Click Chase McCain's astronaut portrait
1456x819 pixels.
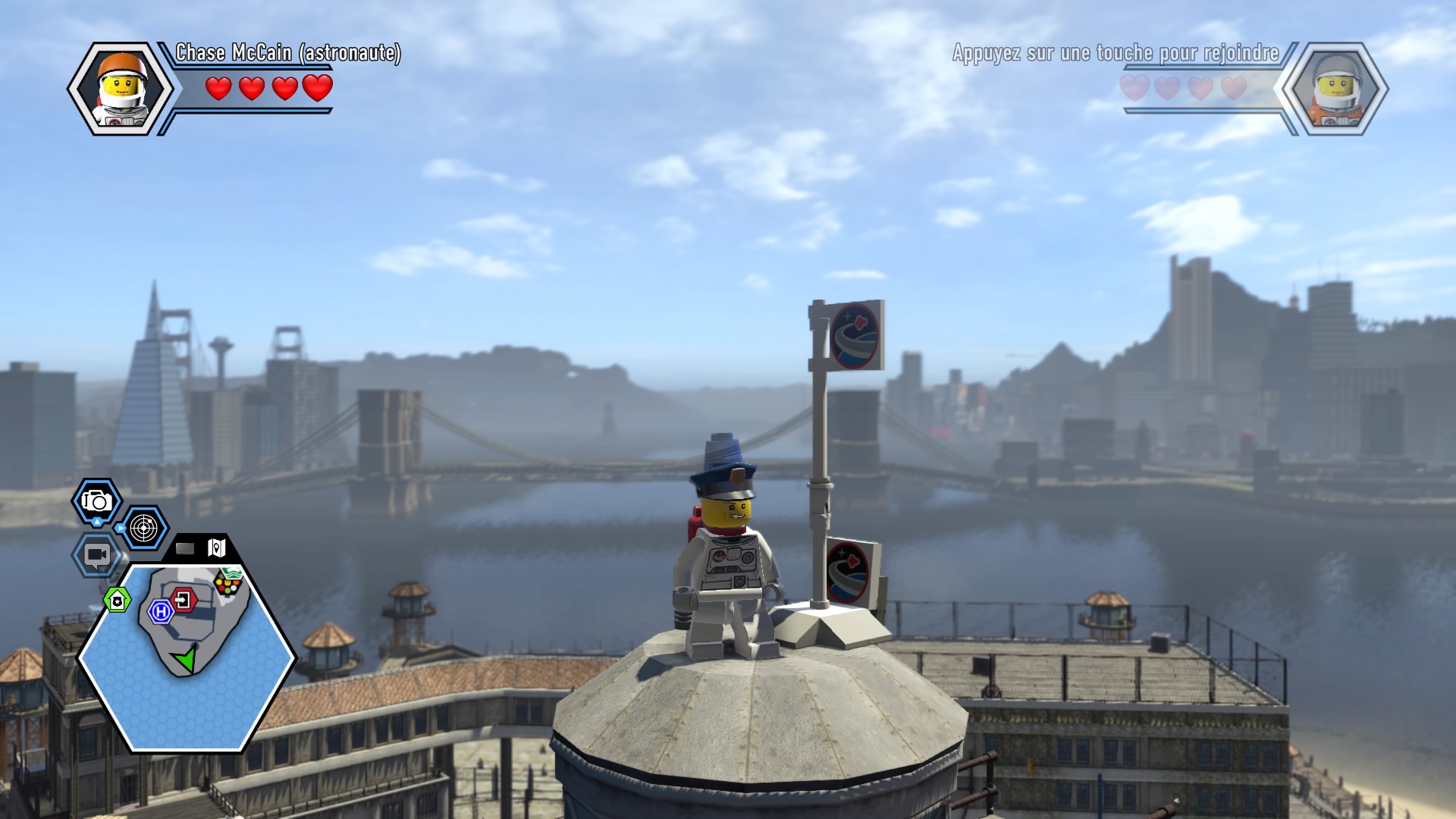(121, 89)
